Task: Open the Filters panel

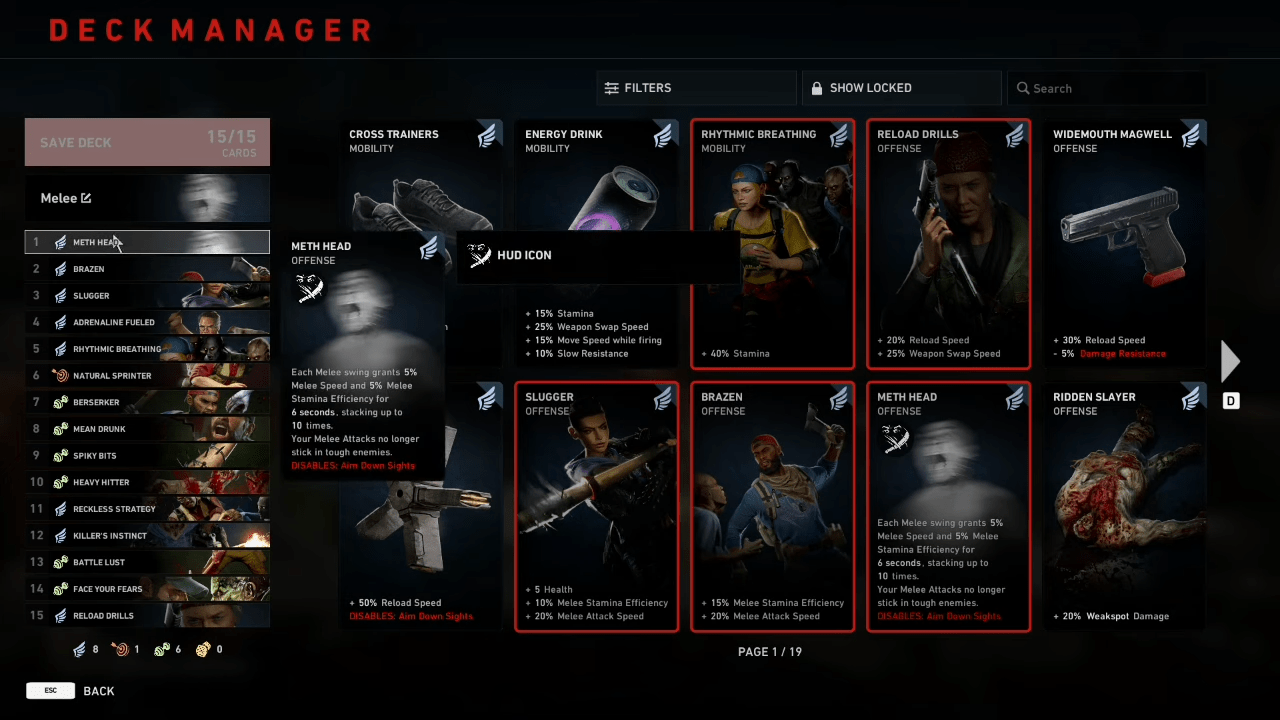Action: tap(696, 88)
